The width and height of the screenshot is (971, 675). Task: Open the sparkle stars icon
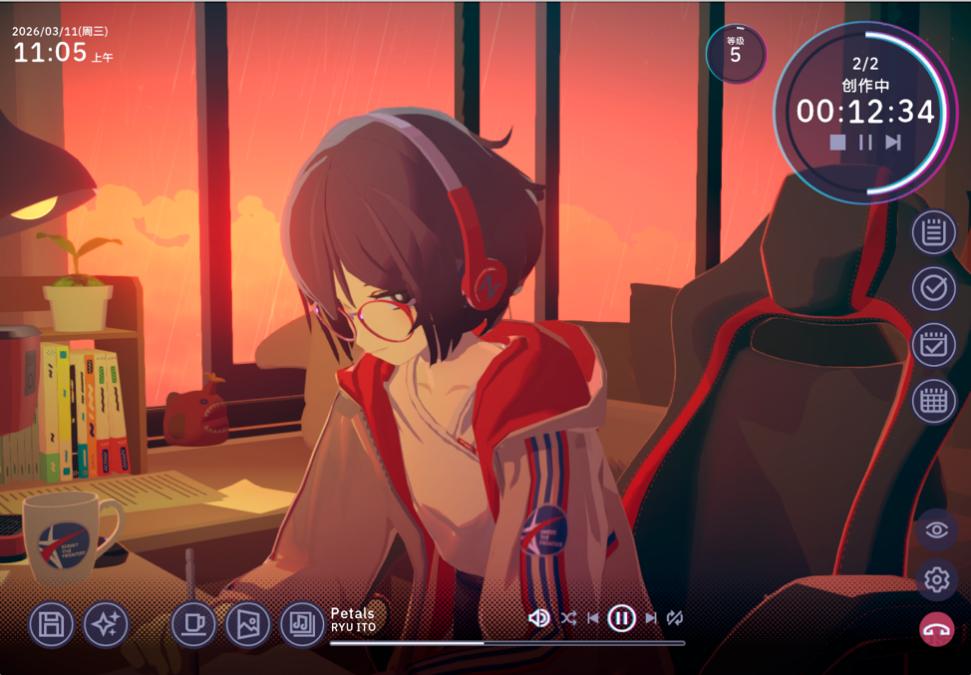coord(106,625)
